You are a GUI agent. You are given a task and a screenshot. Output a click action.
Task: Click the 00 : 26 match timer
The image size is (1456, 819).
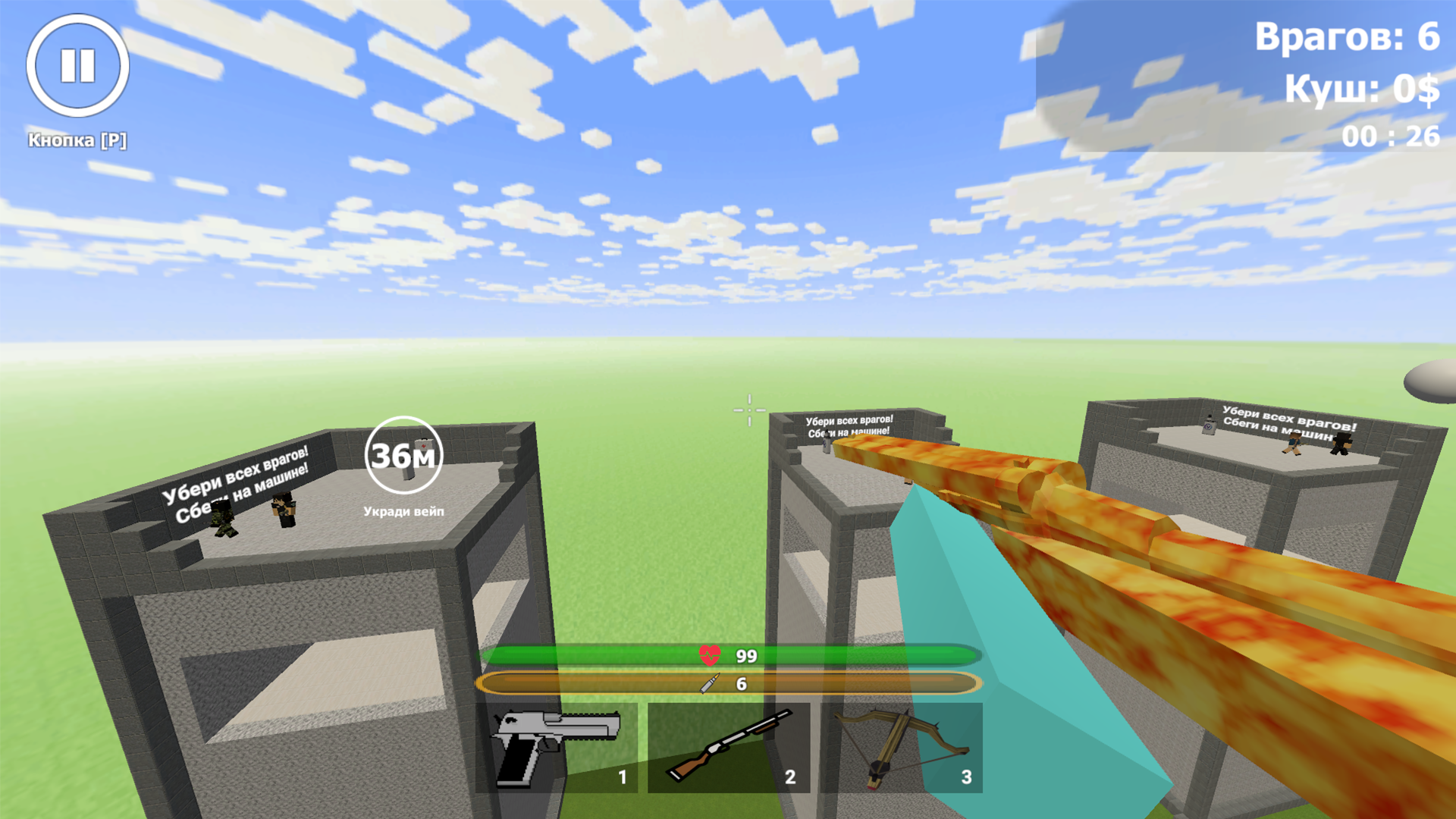pos(1392,133)
